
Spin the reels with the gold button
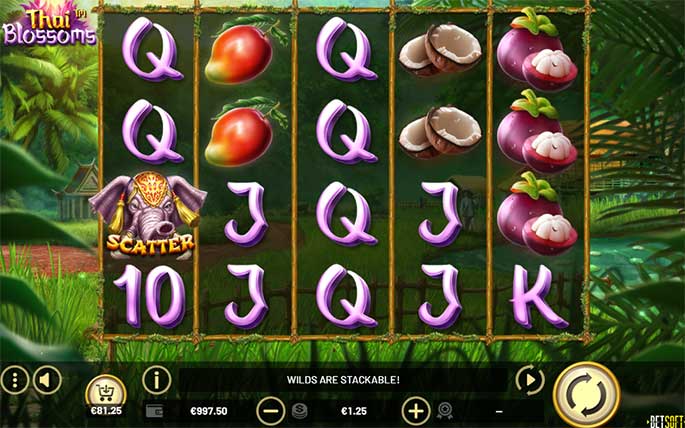(x=586, y=395)
